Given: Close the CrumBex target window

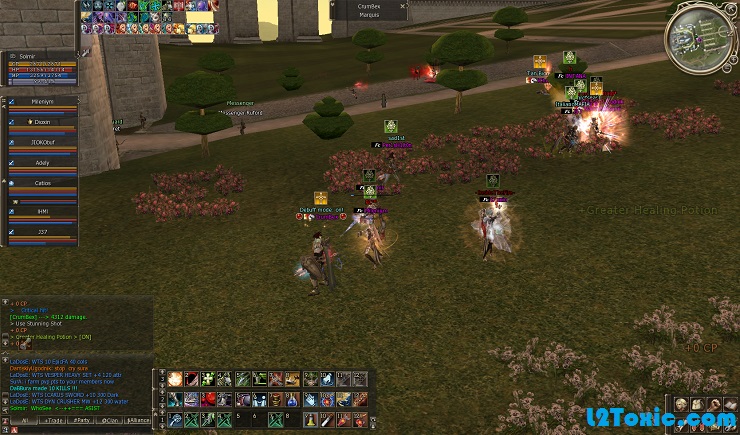Looking at the screenshot, I should tap(403, 6).
